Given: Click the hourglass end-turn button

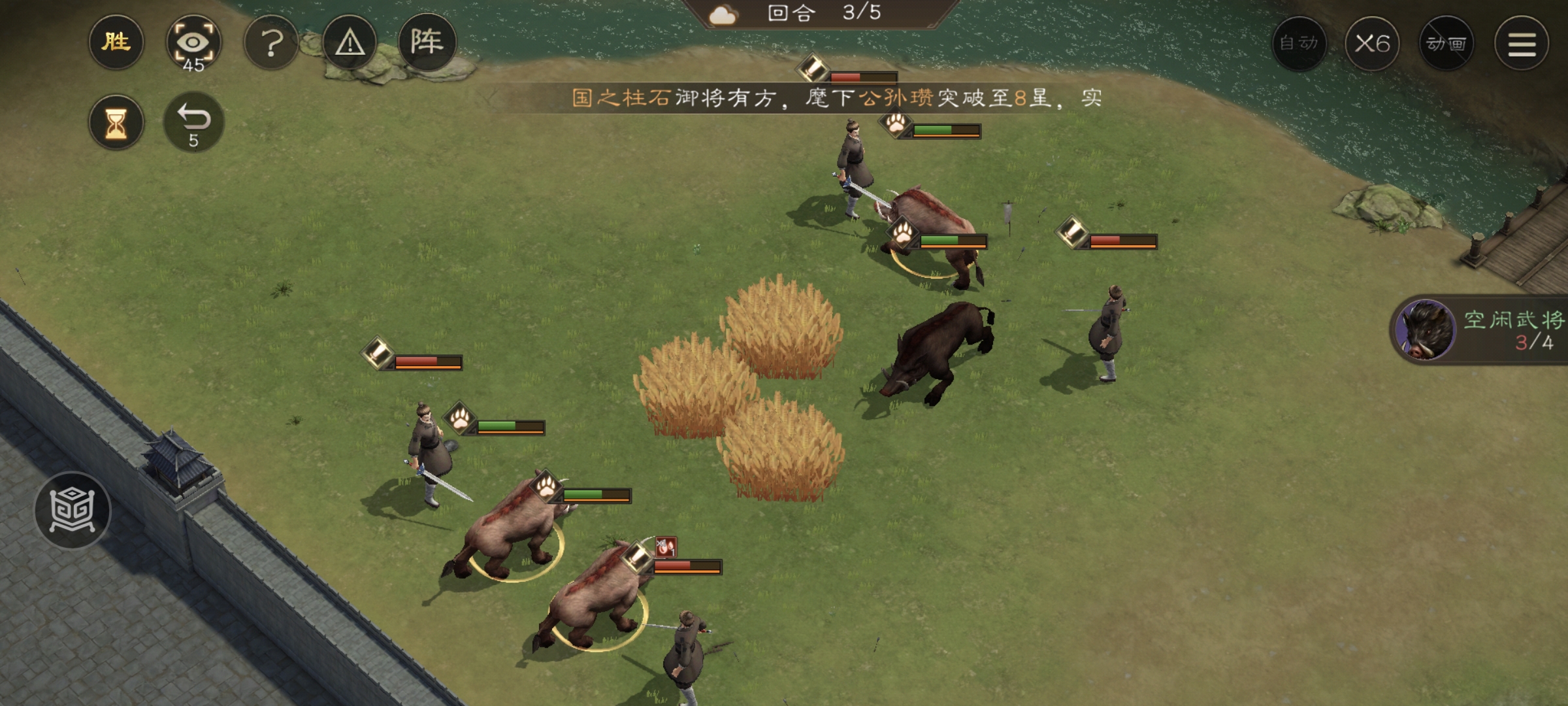Looking at the screenshot, I should pyautogui.click(x=116, y=122).
